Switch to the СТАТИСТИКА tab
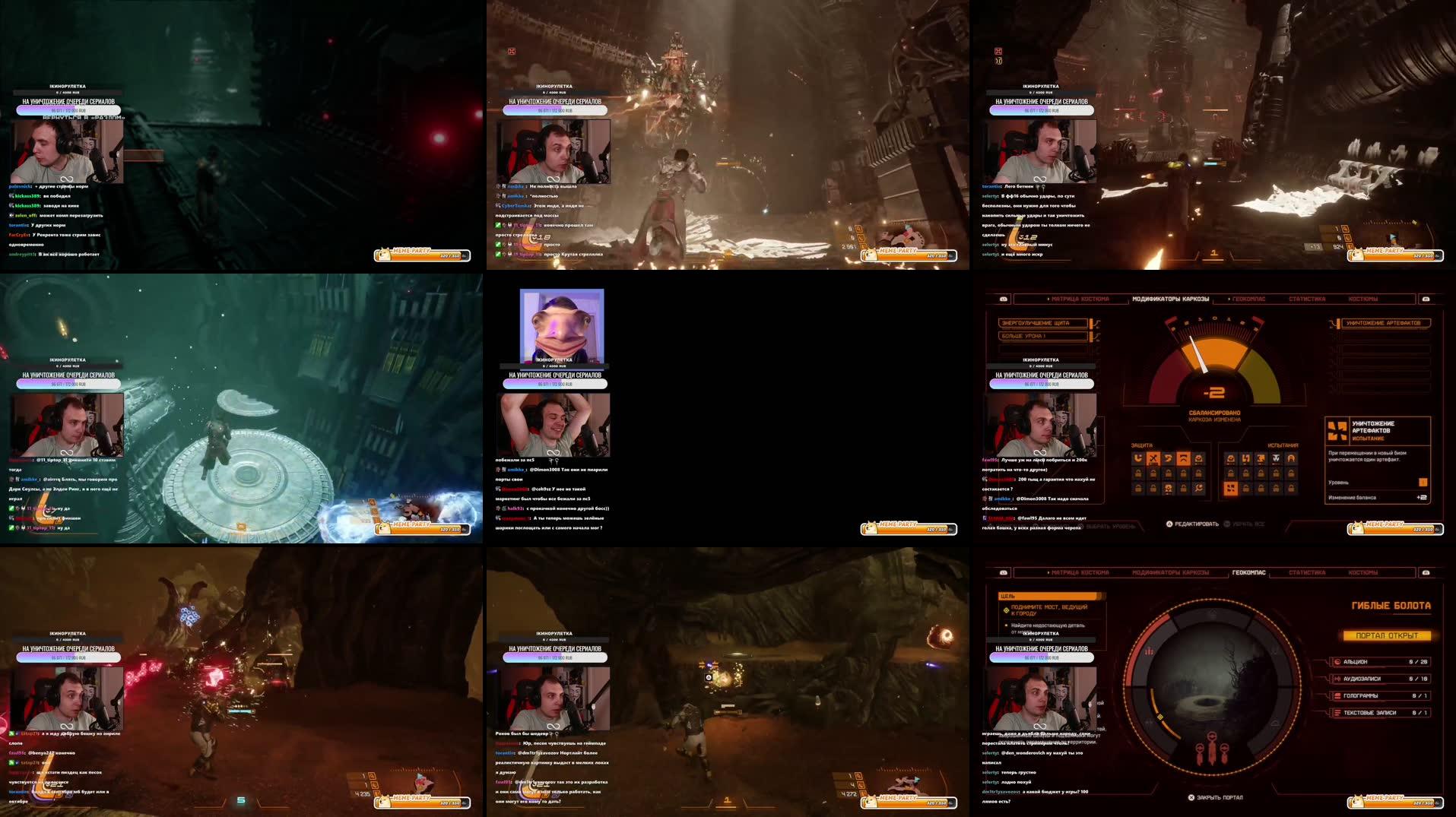The width and height of the screenshot is (1456, 817). pos(1308,299)
